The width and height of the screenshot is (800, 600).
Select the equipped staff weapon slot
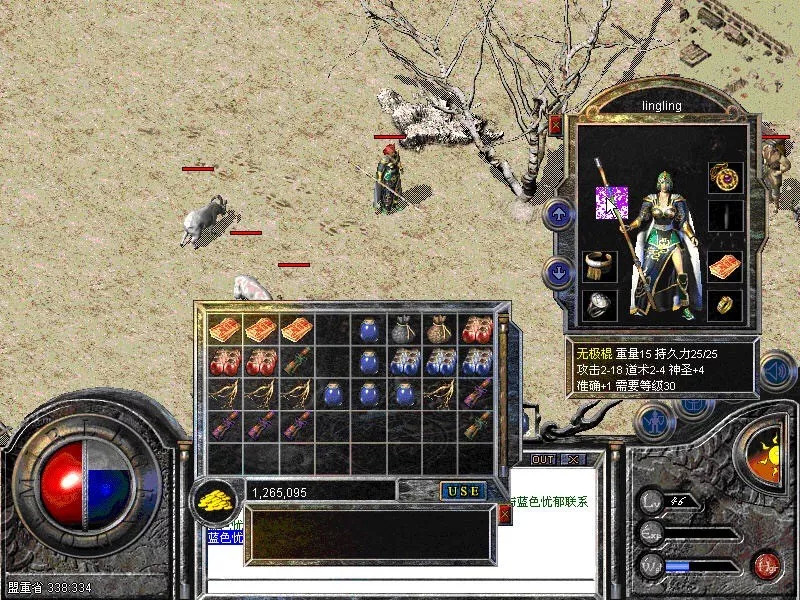pos(611,202)
